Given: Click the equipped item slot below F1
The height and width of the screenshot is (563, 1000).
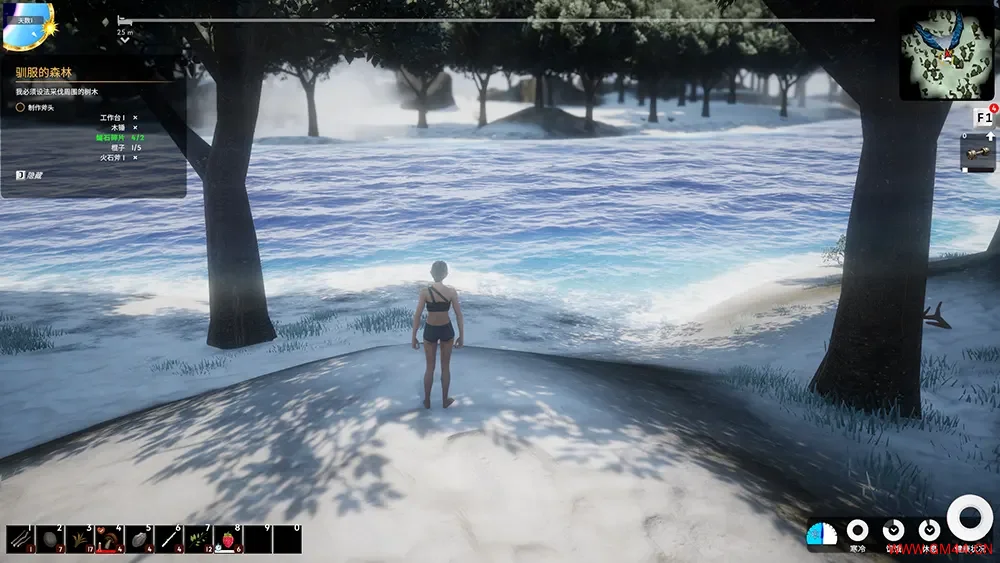Looking at the screenshot, I should tap(977, 153).
